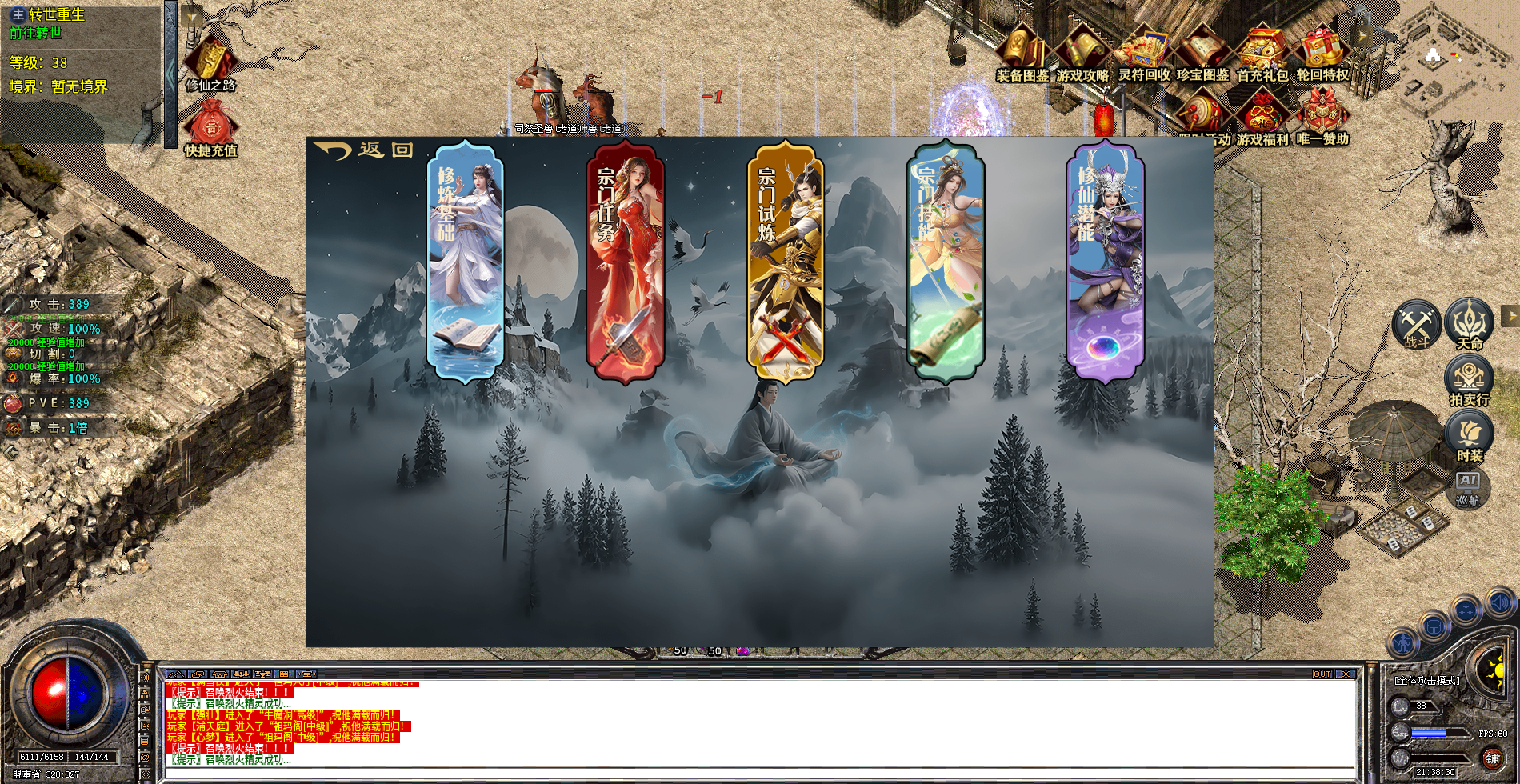Select the 修仙潜能 purple card
The image size is (1520, 784).
(x=1105, y=260)
